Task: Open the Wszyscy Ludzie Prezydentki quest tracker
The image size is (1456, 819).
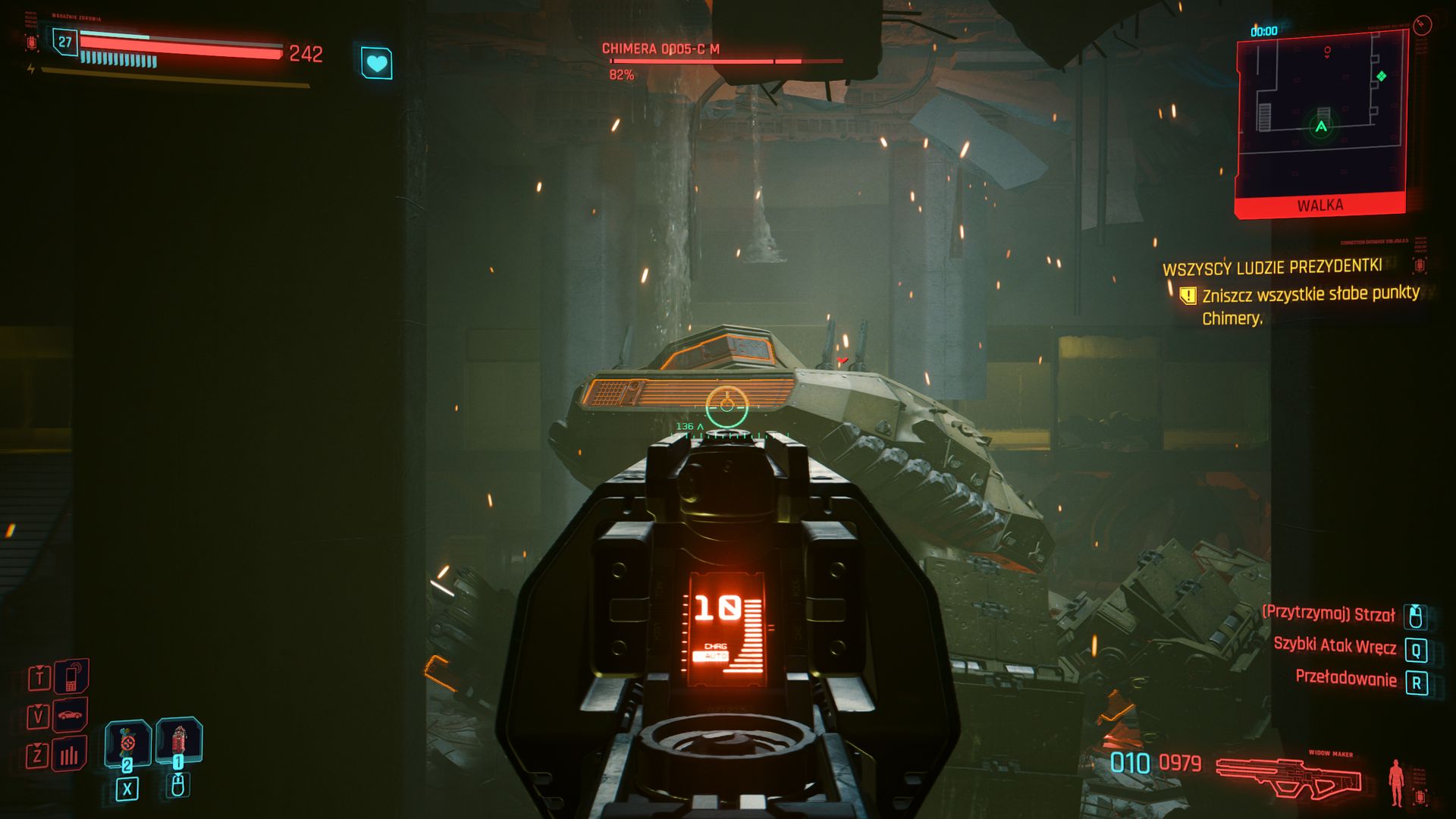Action: 1272,268
